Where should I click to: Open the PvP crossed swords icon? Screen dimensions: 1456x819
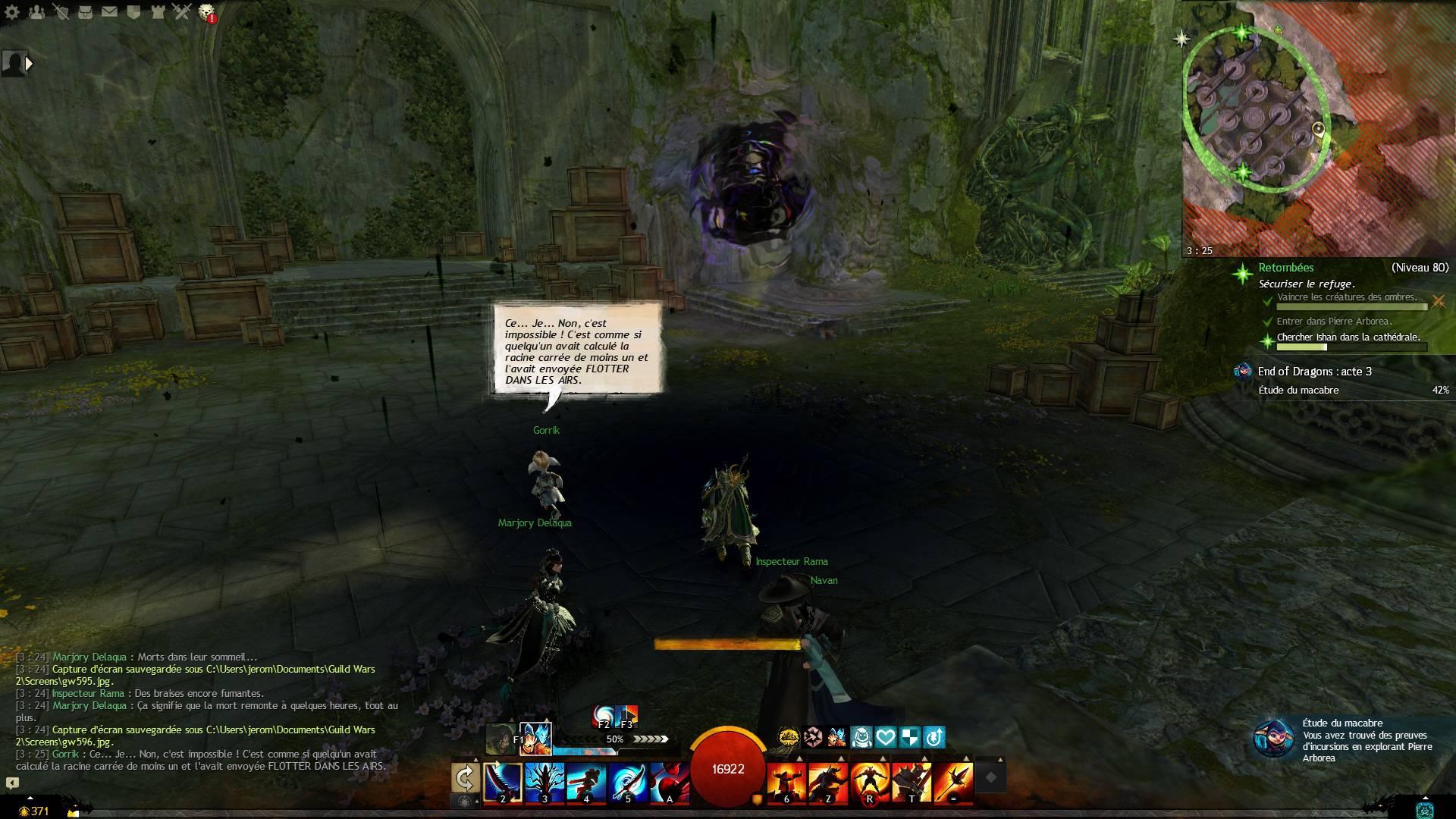click(181, 12)
